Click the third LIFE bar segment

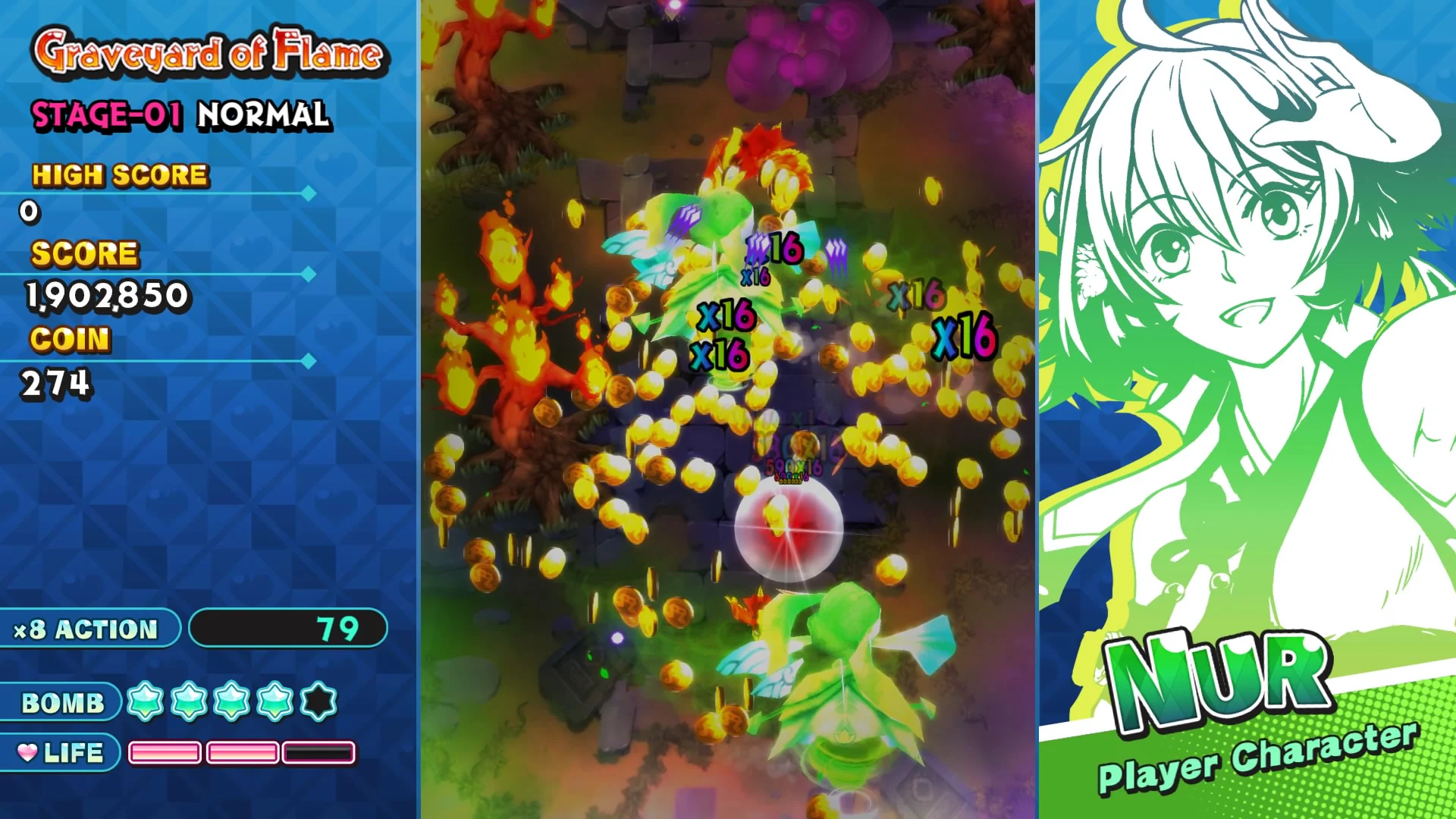click(x=318, y=753)
